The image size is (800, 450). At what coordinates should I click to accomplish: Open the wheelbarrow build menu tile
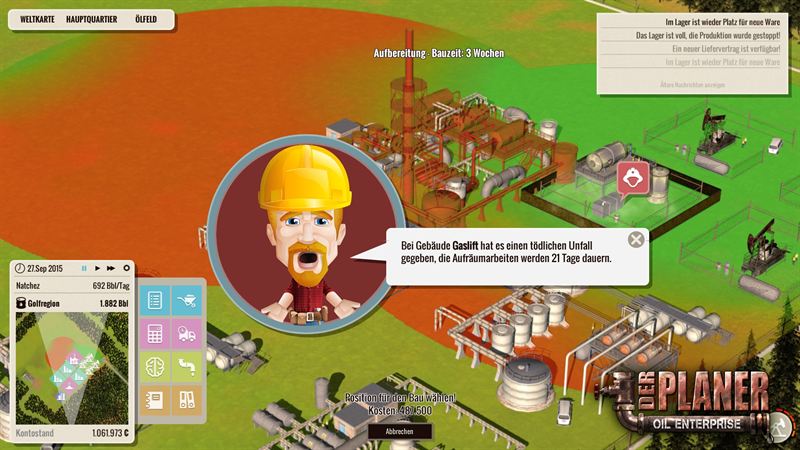click(187, 299)
